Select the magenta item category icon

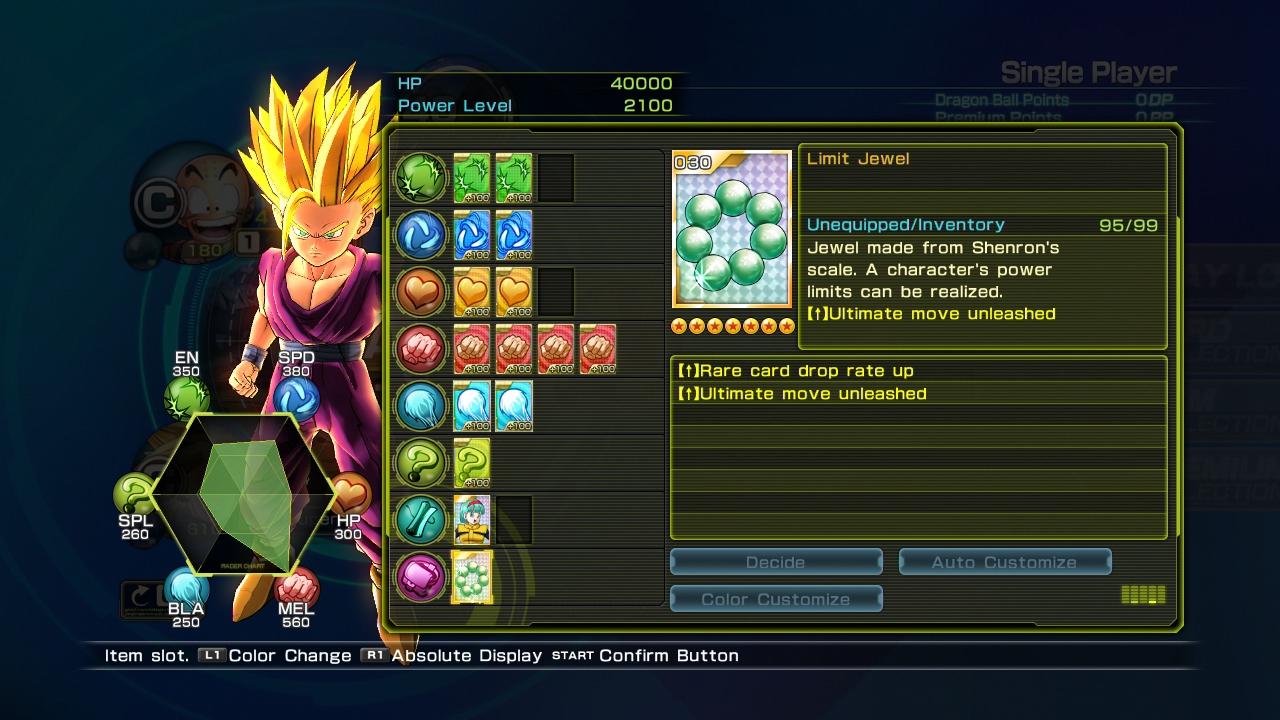[x=421, y=577]
